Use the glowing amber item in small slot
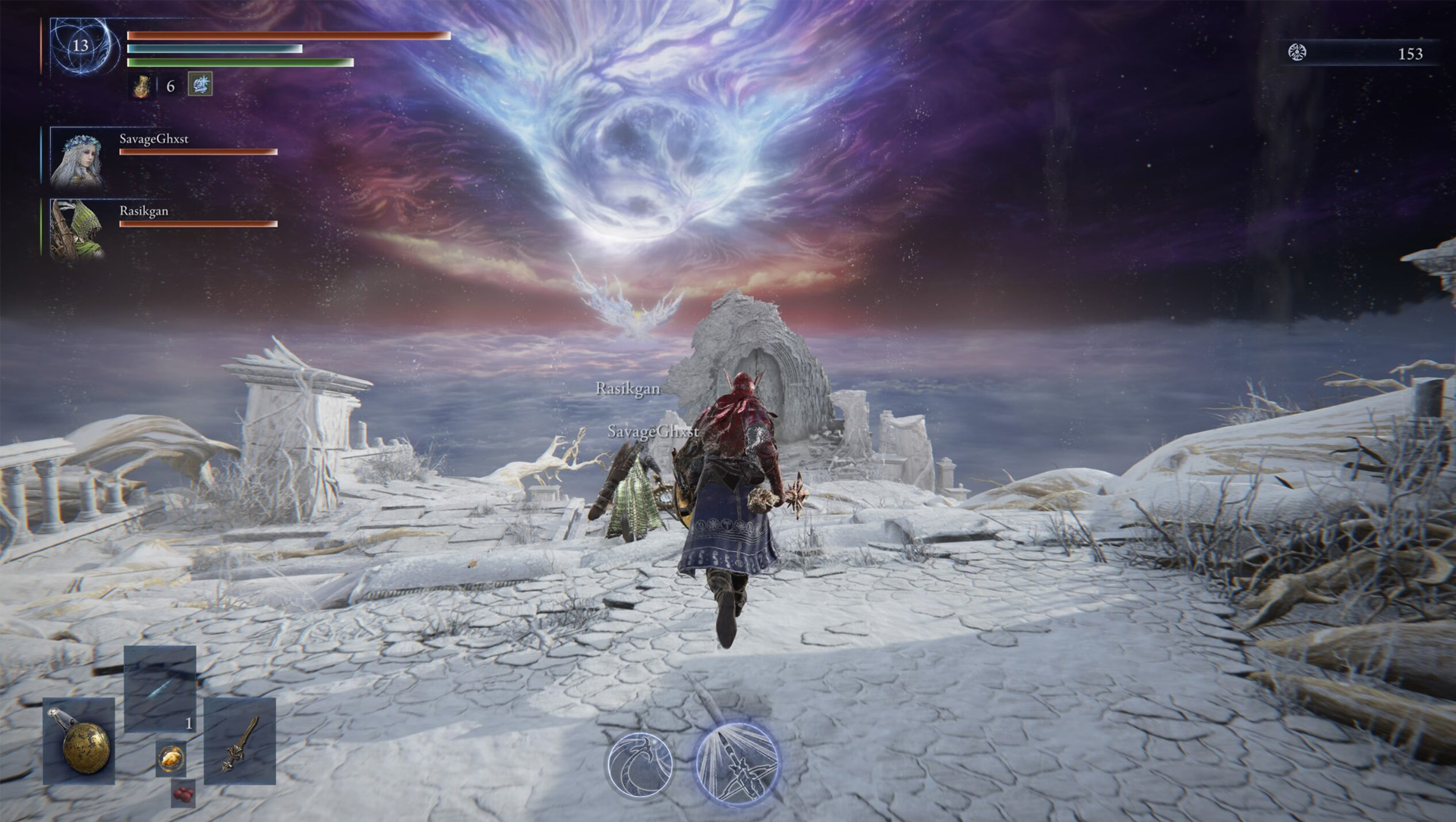The height and width of the screenshot is (822, 1456). pos(171,758)
